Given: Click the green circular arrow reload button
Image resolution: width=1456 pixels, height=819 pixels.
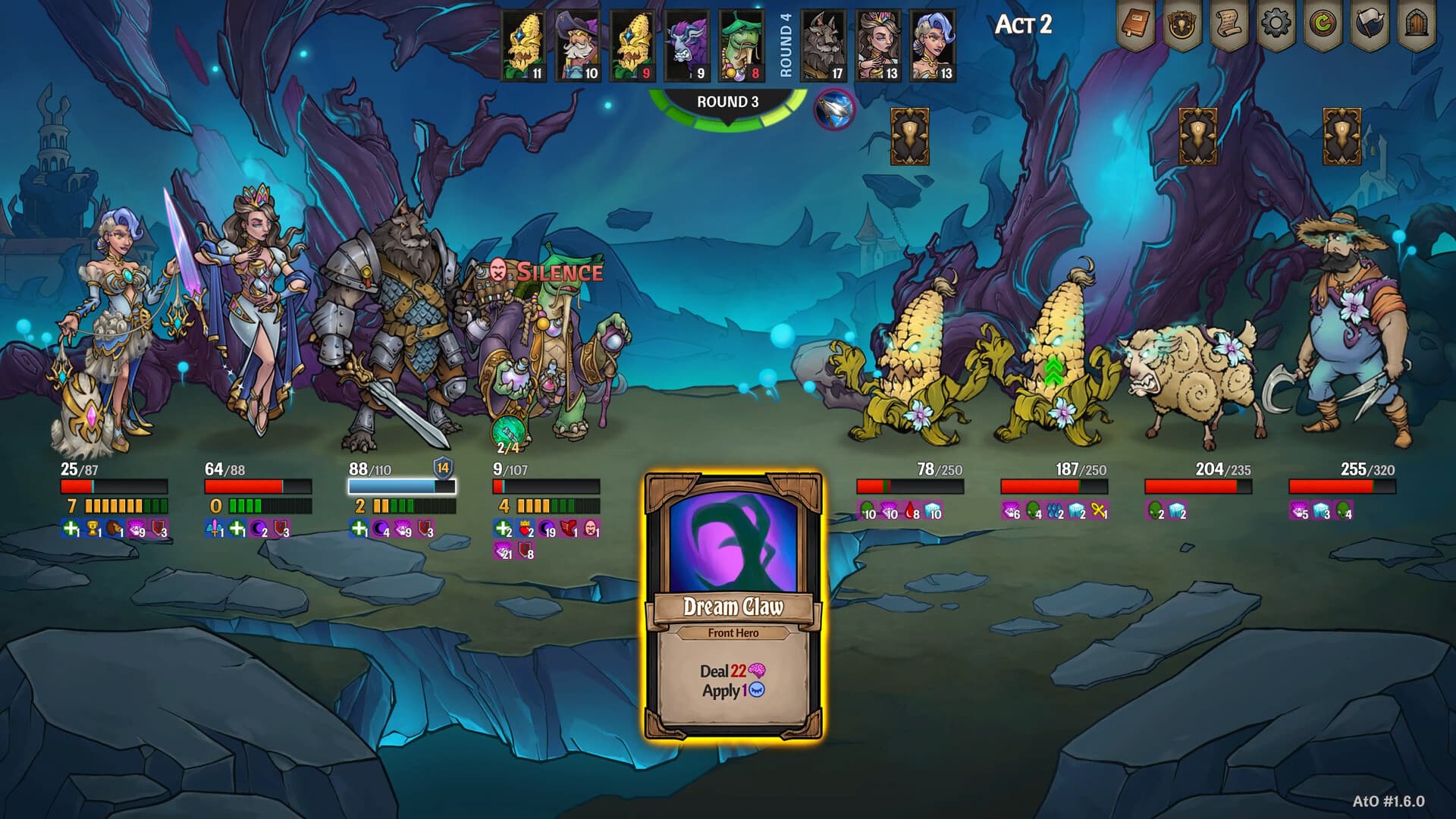Looking at the screenshot, I should 1323,26.
